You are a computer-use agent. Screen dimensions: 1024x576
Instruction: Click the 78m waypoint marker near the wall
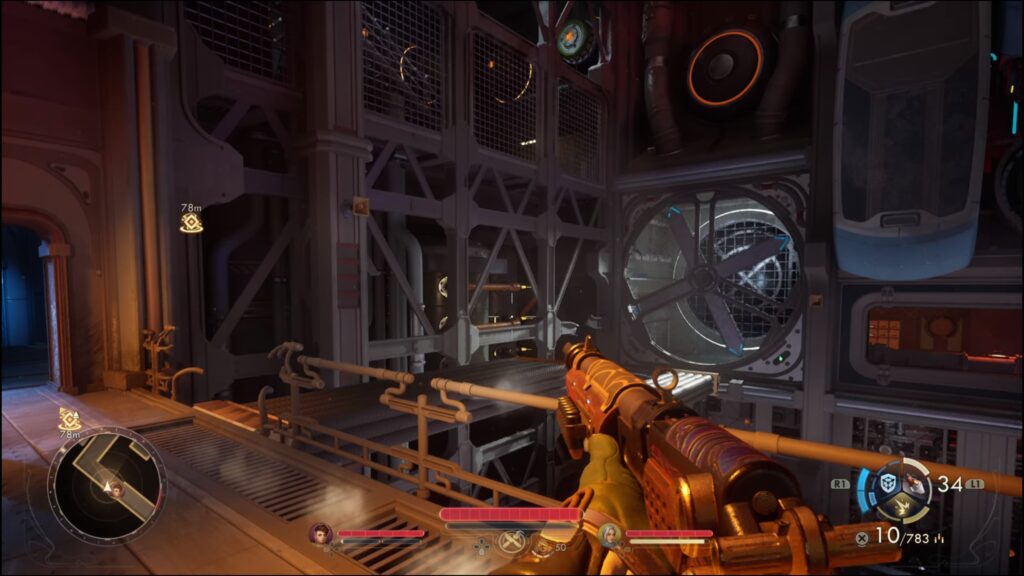191,222
